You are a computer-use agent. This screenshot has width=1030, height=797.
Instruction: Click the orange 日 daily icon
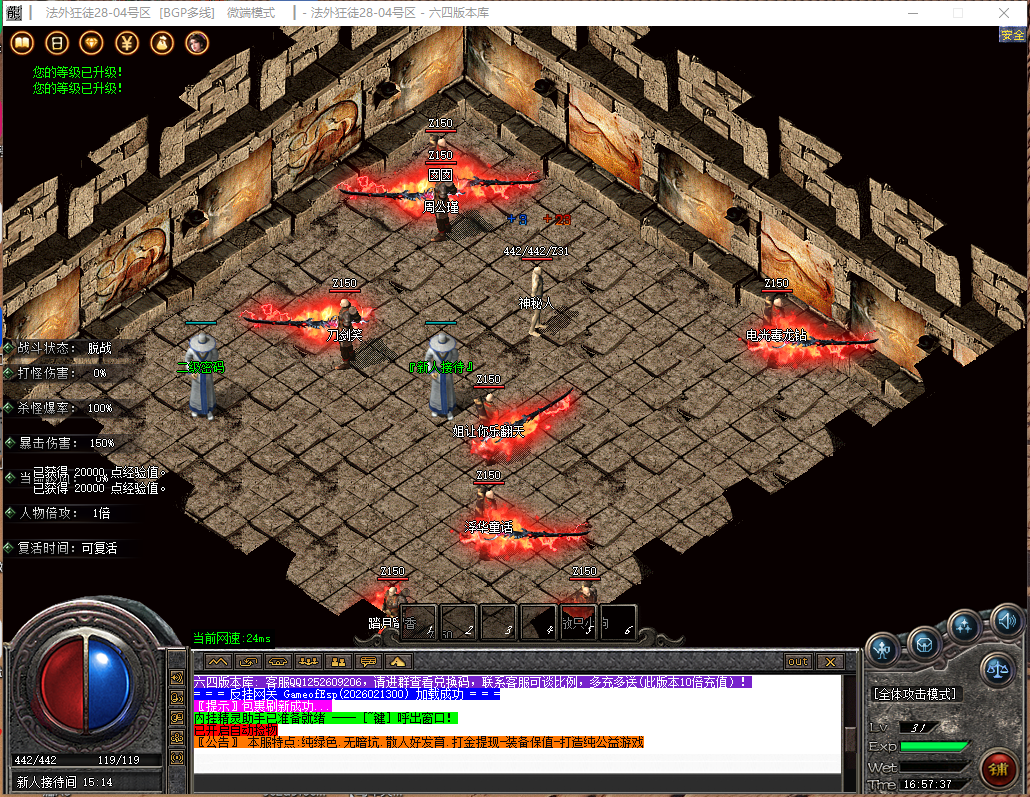click(x=57, y=42)
